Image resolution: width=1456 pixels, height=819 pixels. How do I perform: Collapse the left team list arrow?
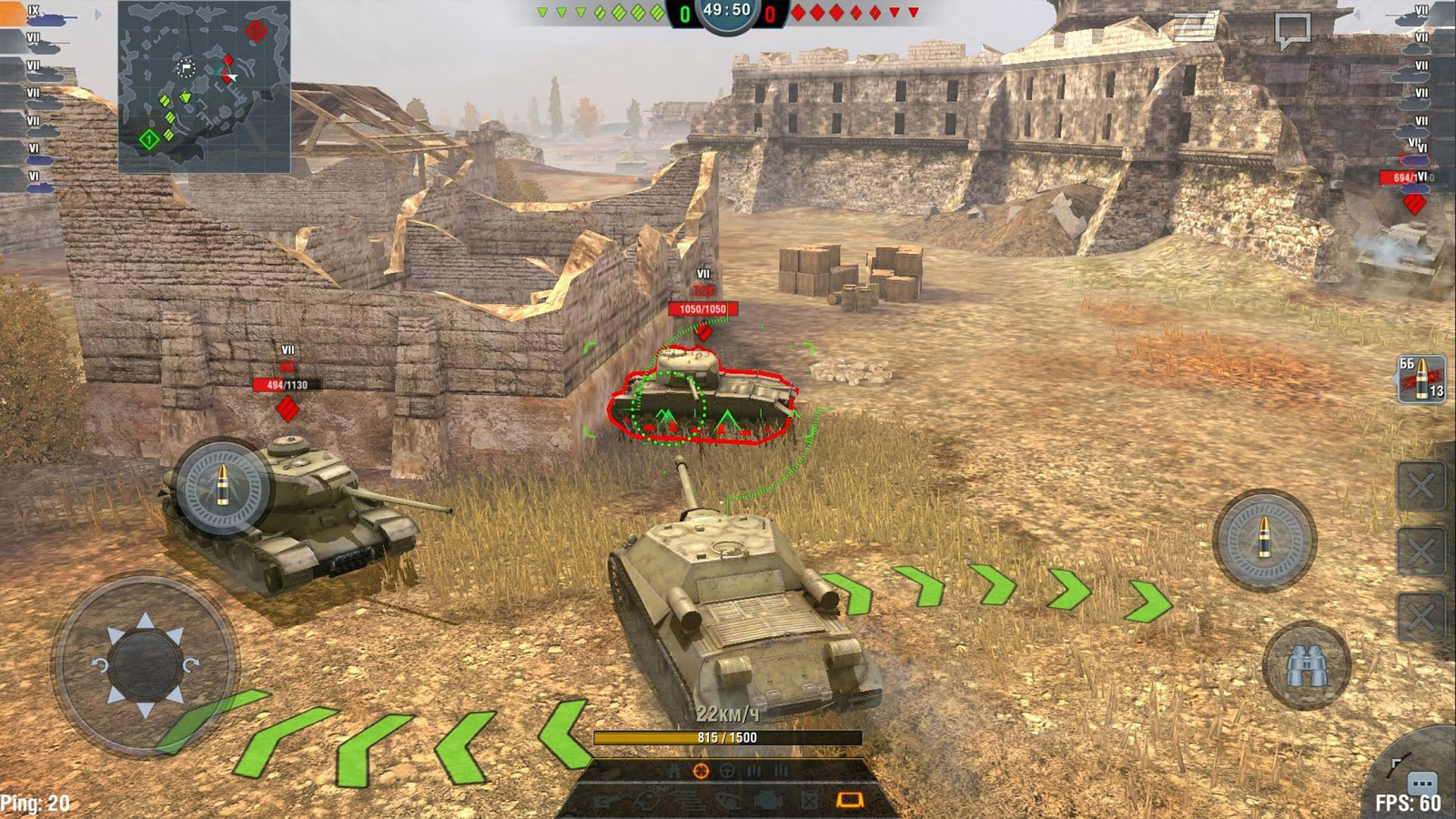coord(98,15)
